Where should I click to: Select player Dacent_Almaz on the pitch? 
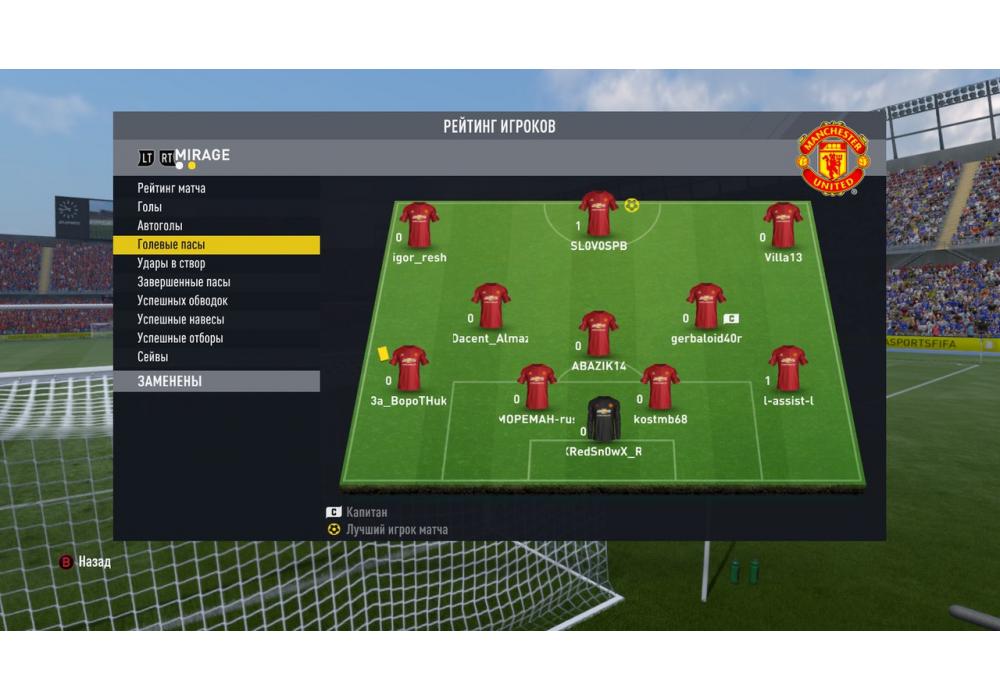[x=491, y=306]
